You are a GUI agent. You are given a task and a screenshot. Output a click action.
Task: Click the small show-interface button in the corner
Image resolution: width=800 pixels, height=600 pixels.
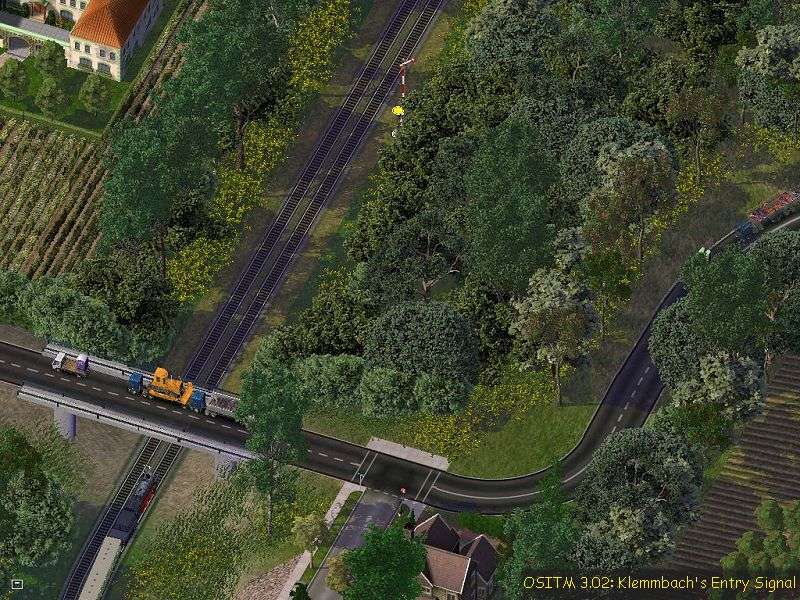coord(17,582)
